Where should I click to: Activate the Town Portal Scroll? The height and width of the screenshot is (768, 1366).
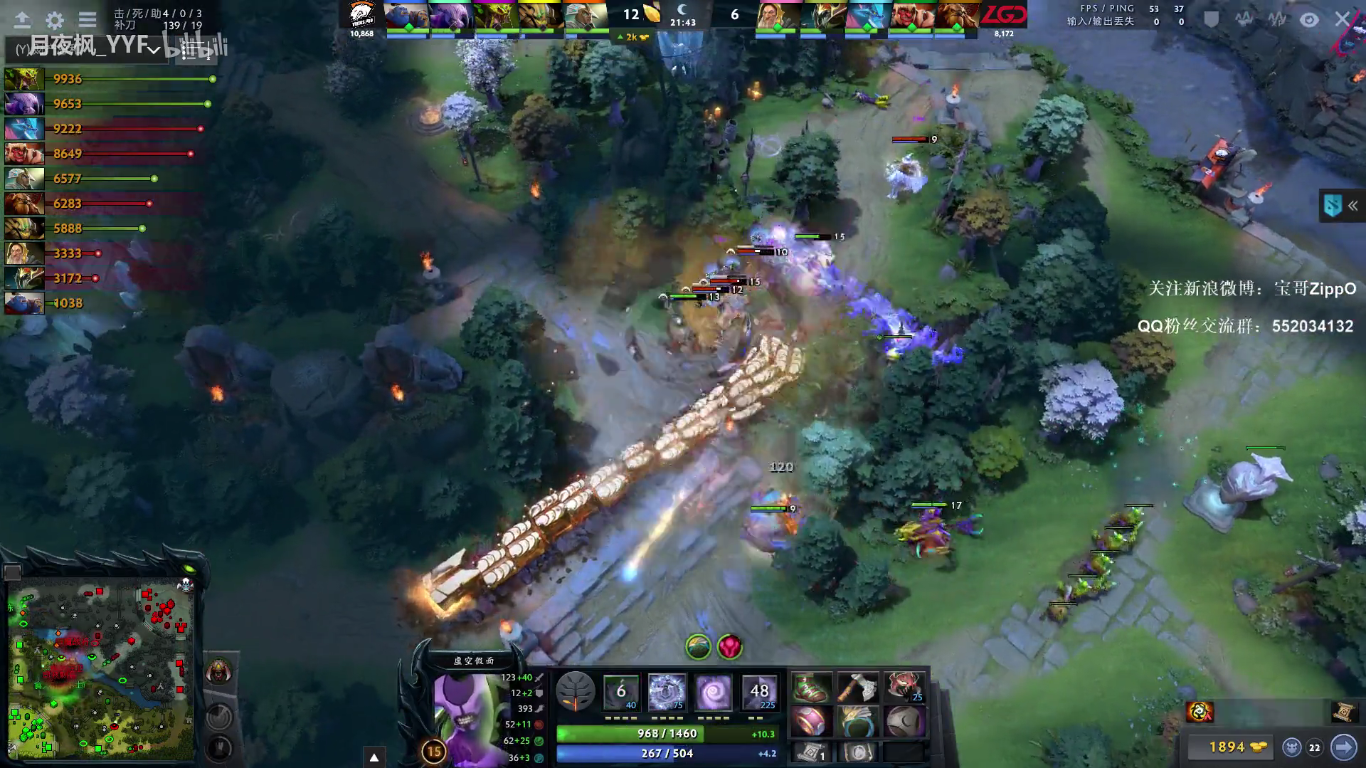tap(812, 752)
